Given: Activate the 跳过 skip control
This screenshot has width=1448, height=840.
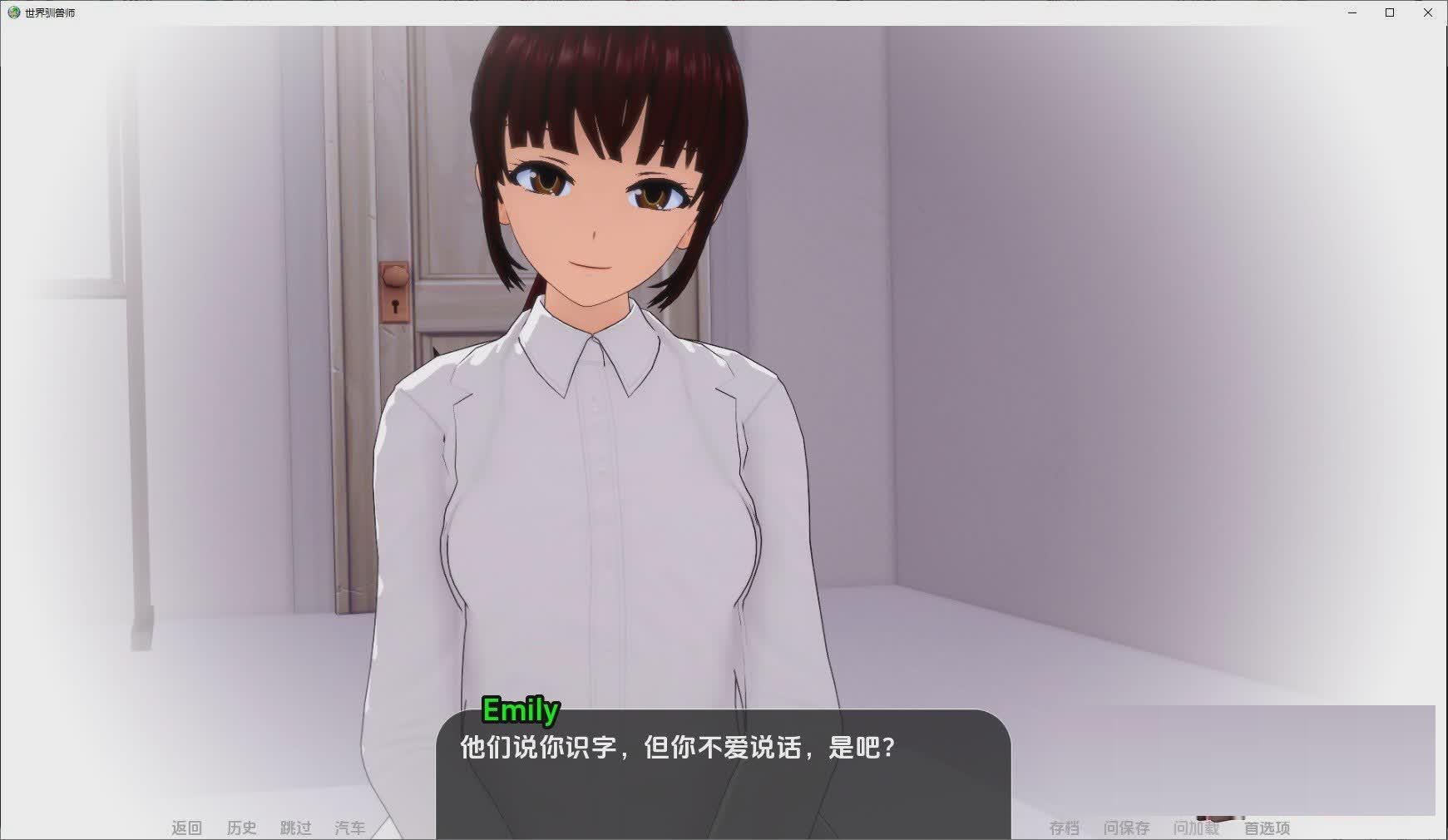Looking at the screenshot, I should (x=294, y=828).
